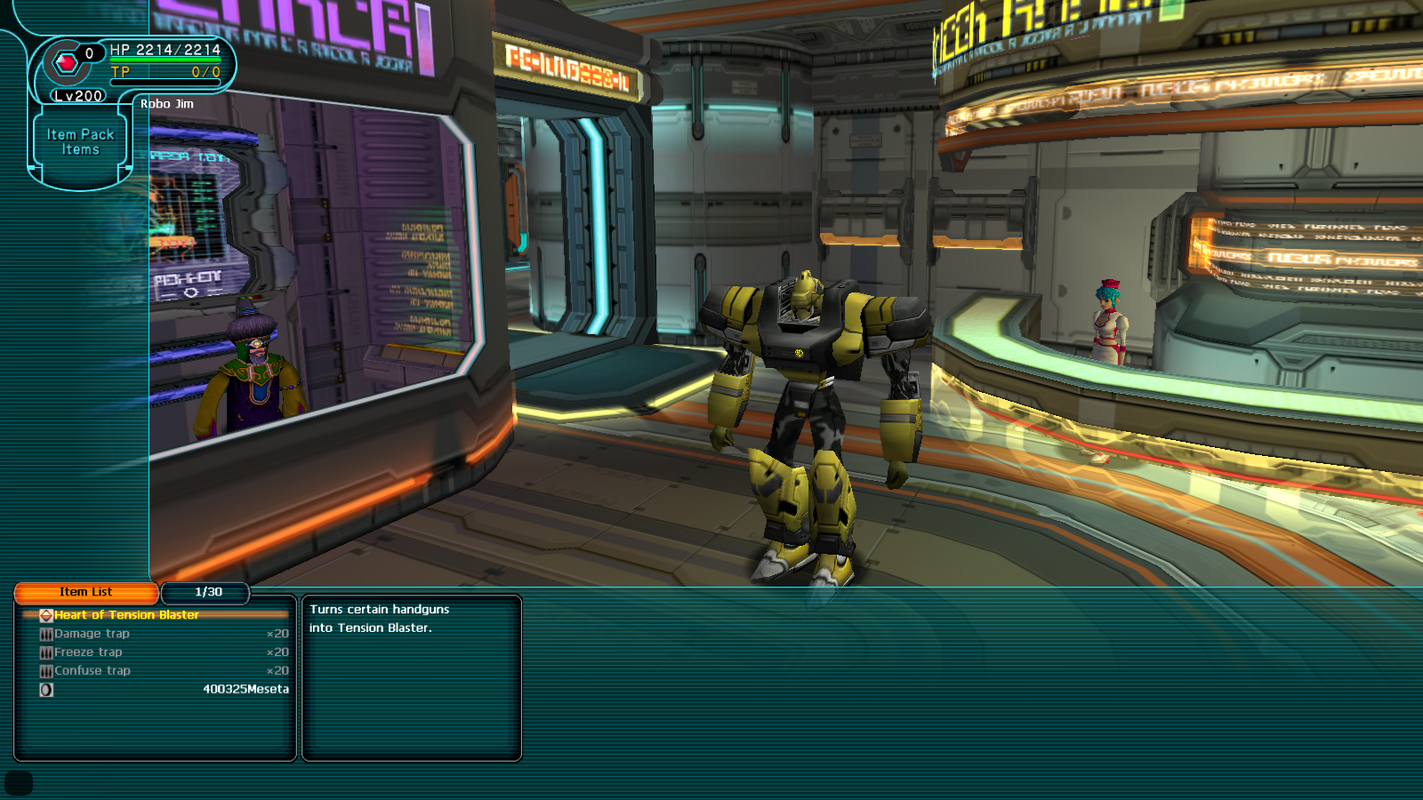Open the Item Pack Items panel
The height and width of the screenshot is (800, 1423).
tap(80, 142)
